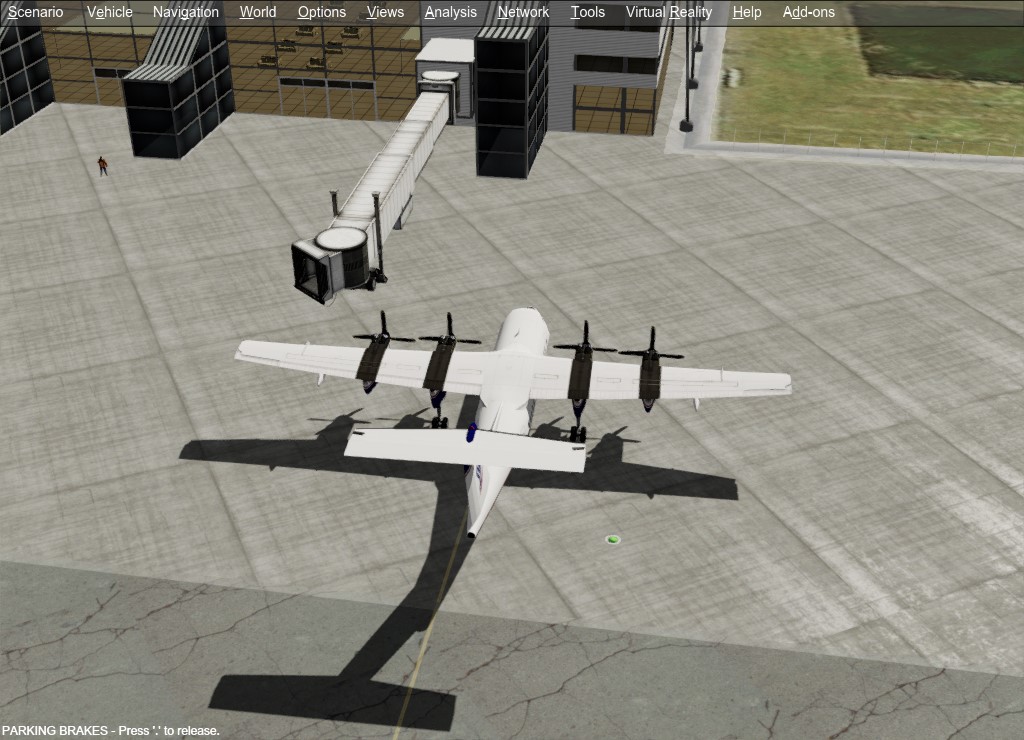
Task: Open the Add-ons menu
Action: pyautogui.click(x=808, y=12)
